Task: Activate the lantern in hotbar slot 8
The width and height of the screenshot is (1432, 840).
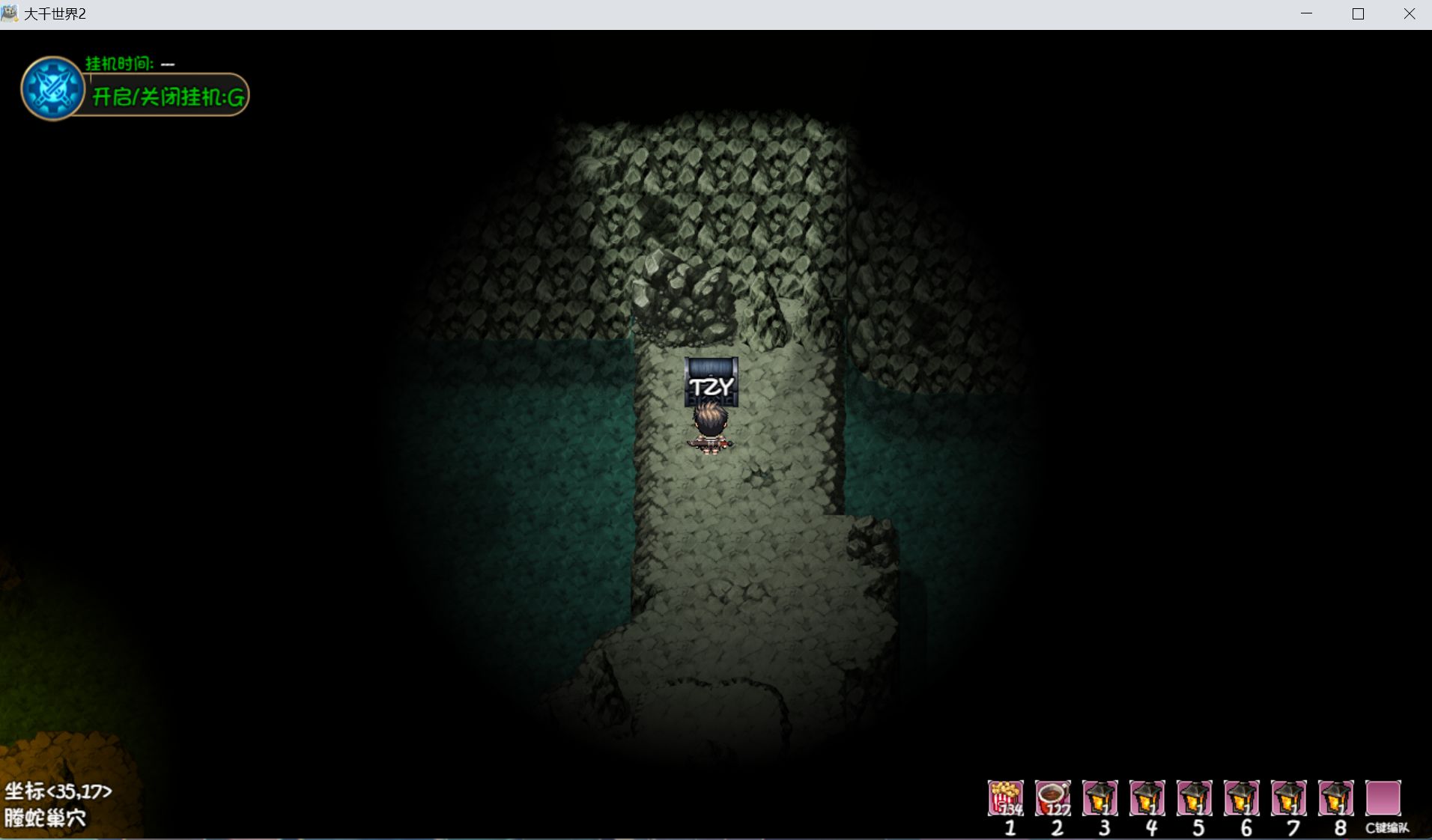Action: click(1336, 798)
